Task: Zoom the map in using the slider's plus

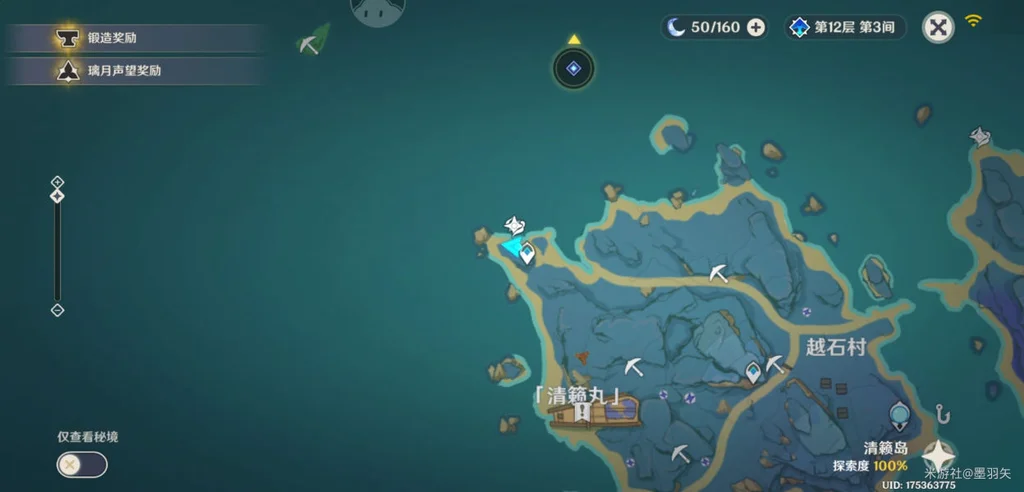Action: (57, 182)
